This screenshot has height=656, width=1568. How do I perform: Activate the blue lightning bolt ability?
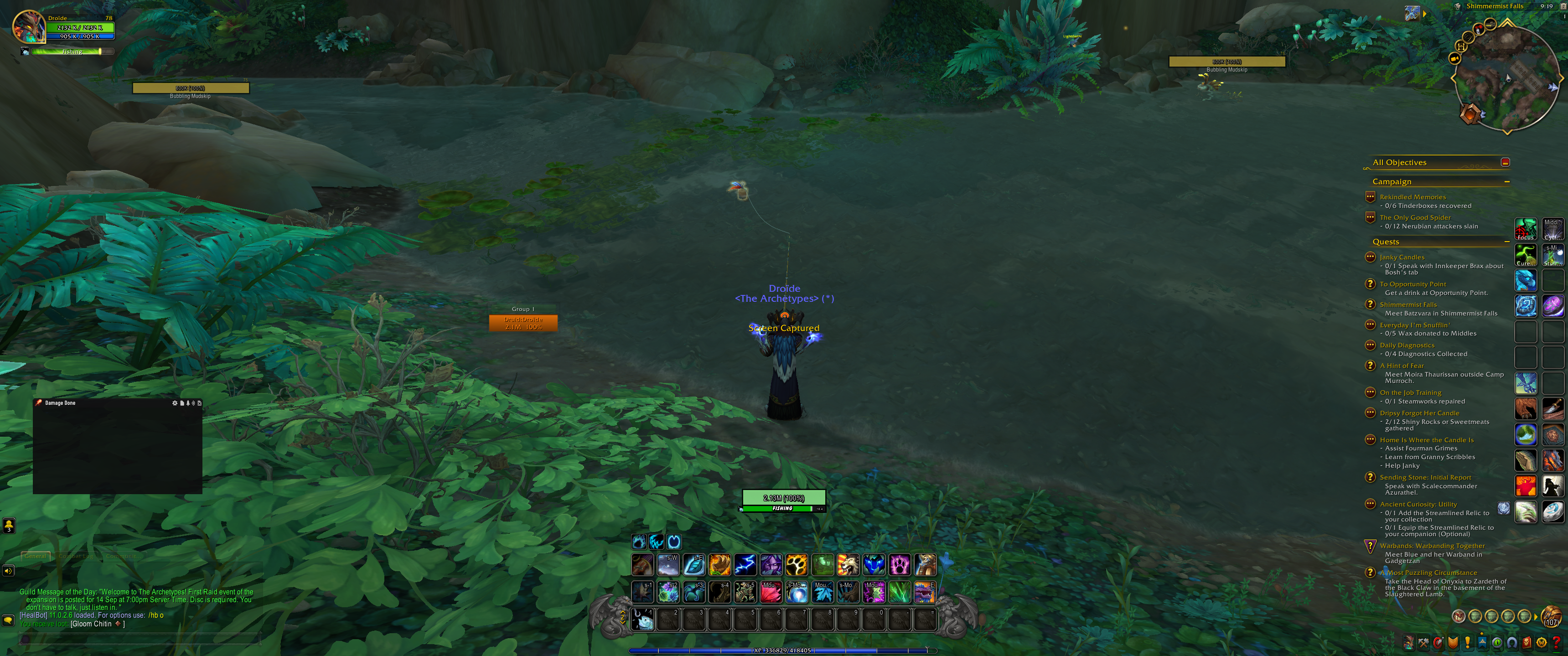point(745,565)
